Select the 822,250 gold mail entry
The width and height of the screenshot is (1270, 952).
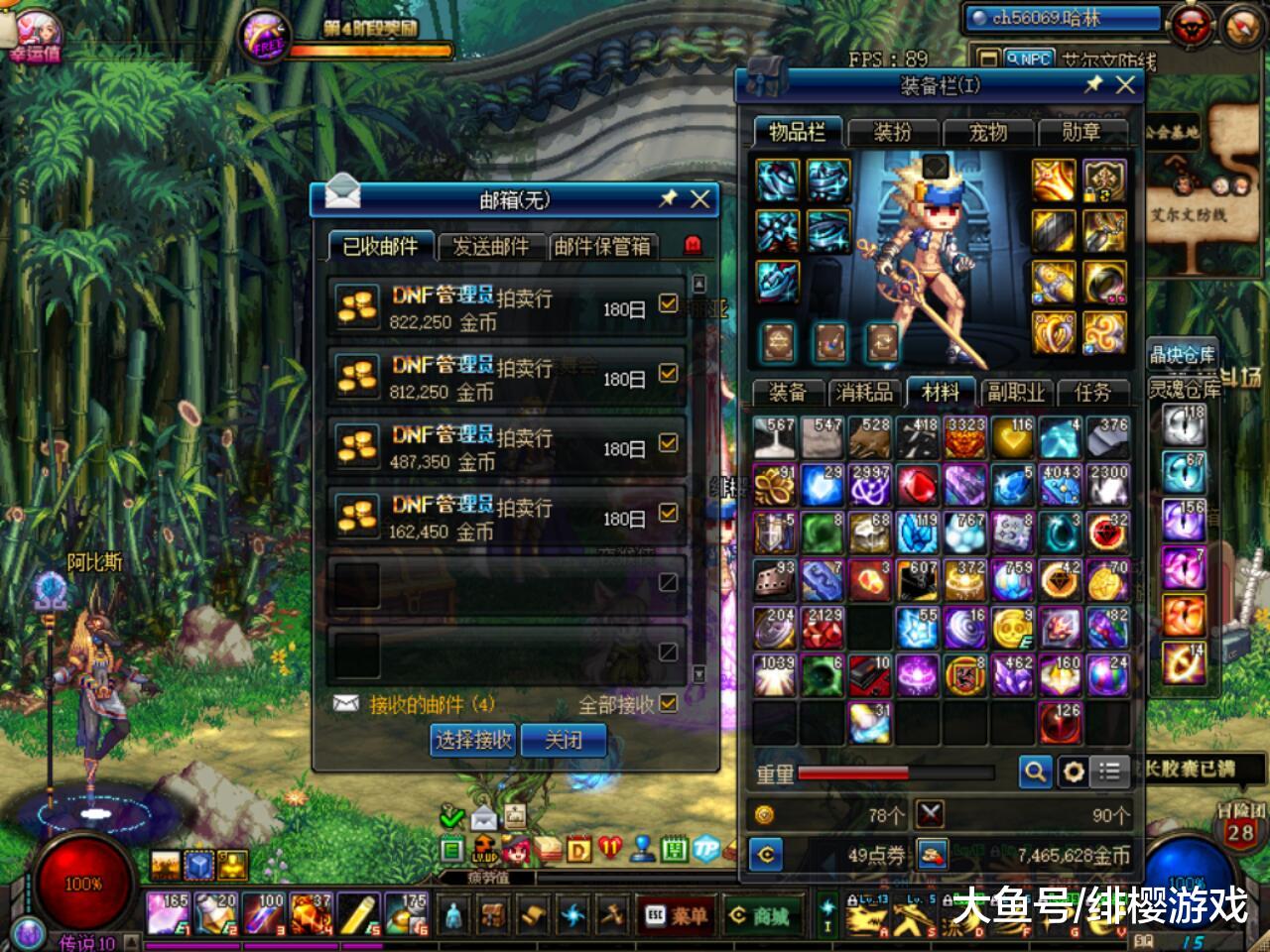[496, 308]
